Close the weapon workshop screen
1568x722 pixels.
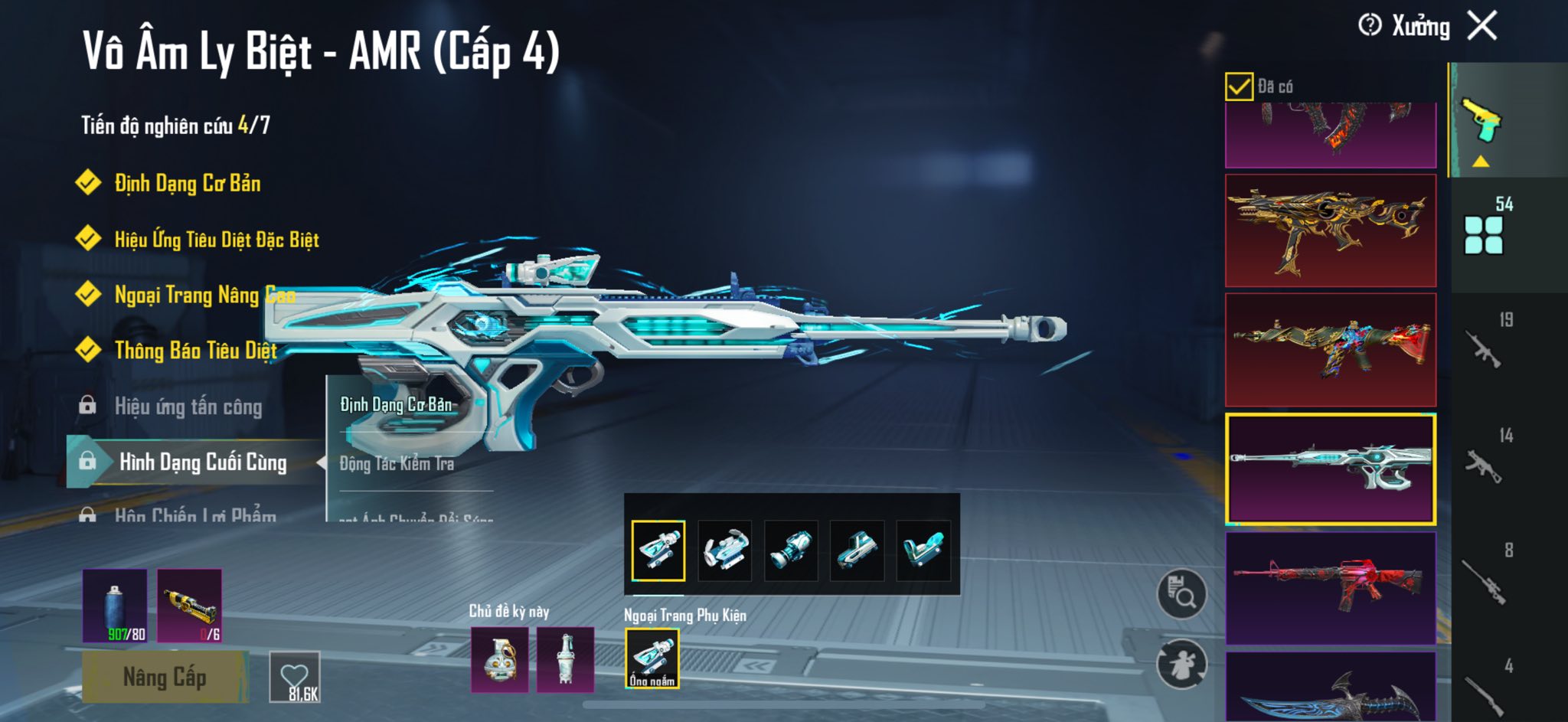coord(1482,26)
